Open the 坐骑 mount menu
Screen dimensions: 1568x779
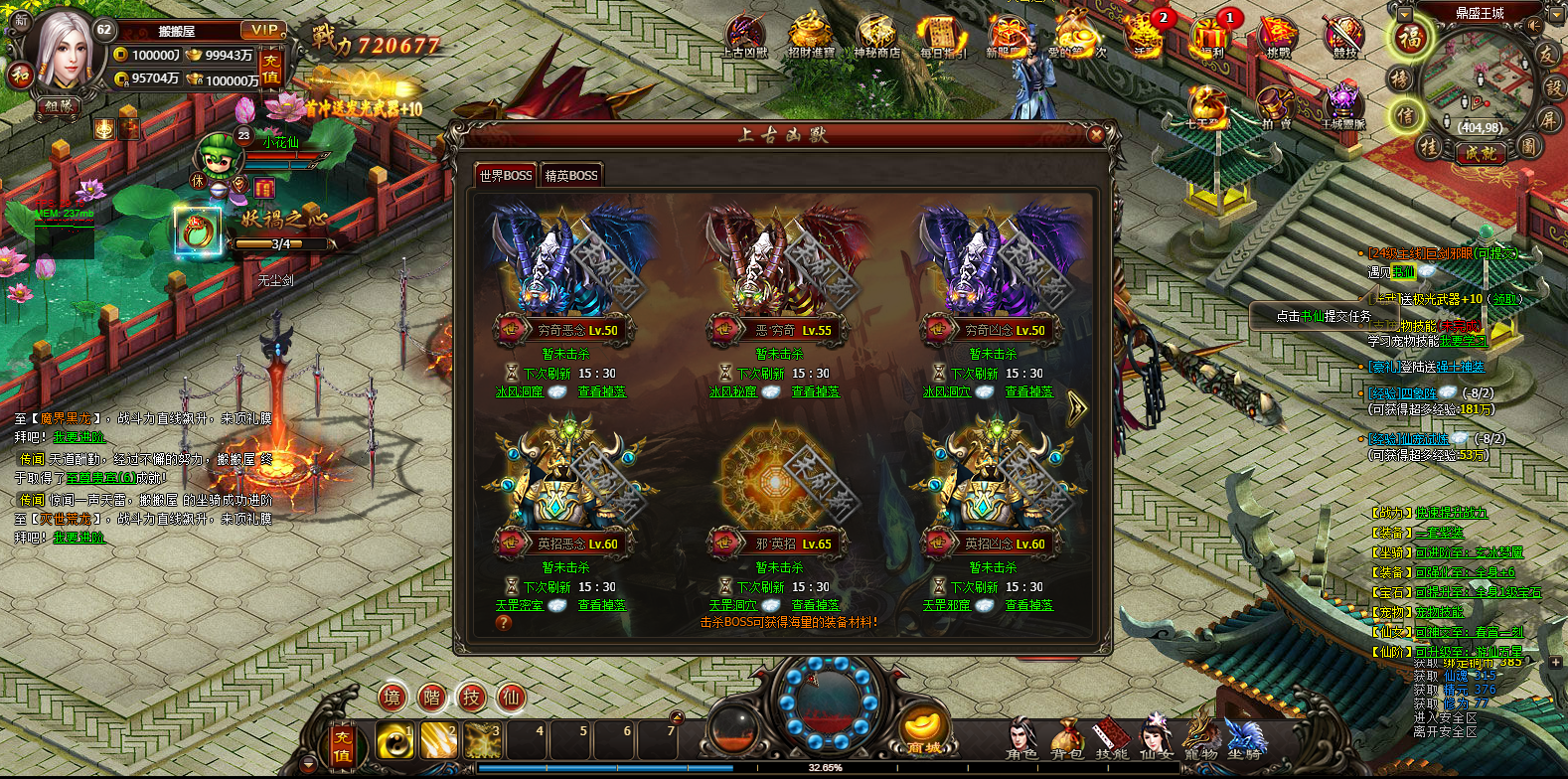click(x=1244, y=740)
